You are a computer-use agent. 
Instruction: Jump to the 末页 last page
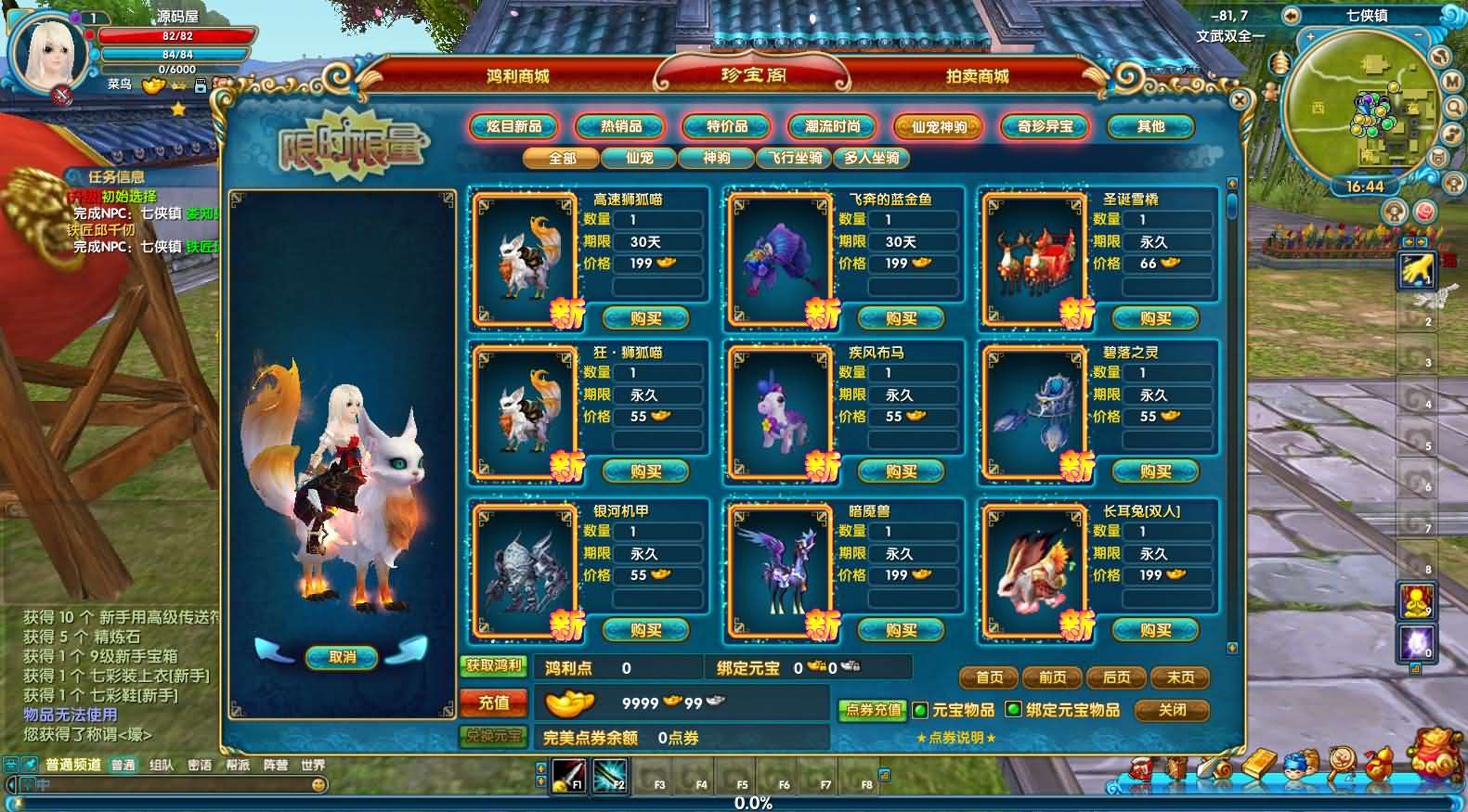1180,677
